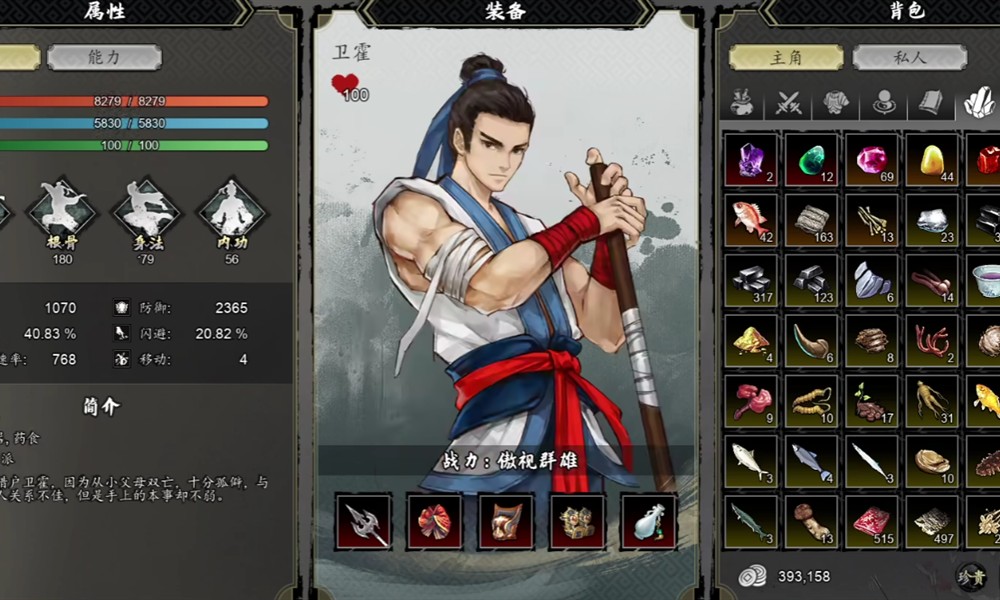Open the 私人 backpack tab
The width and height of the screenshot is (1000, 600).
click(909, 57)
